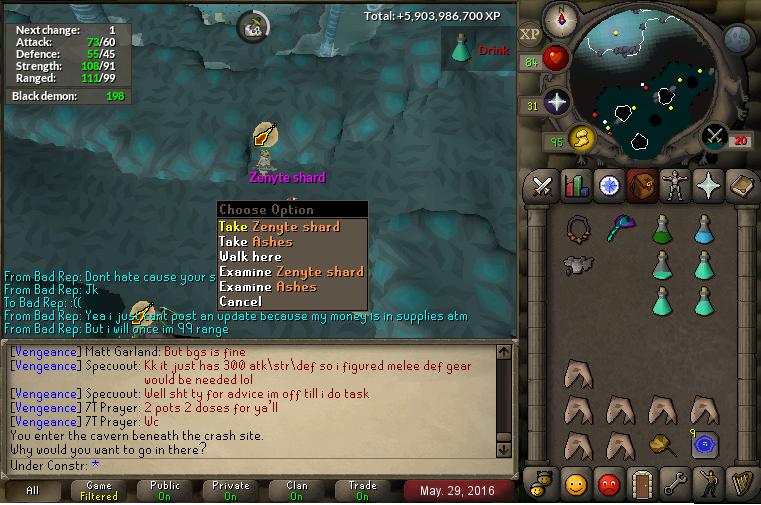The image size is (761, 505).
Task: Switch to the Stats tab
Action: (x=576, y=186)
